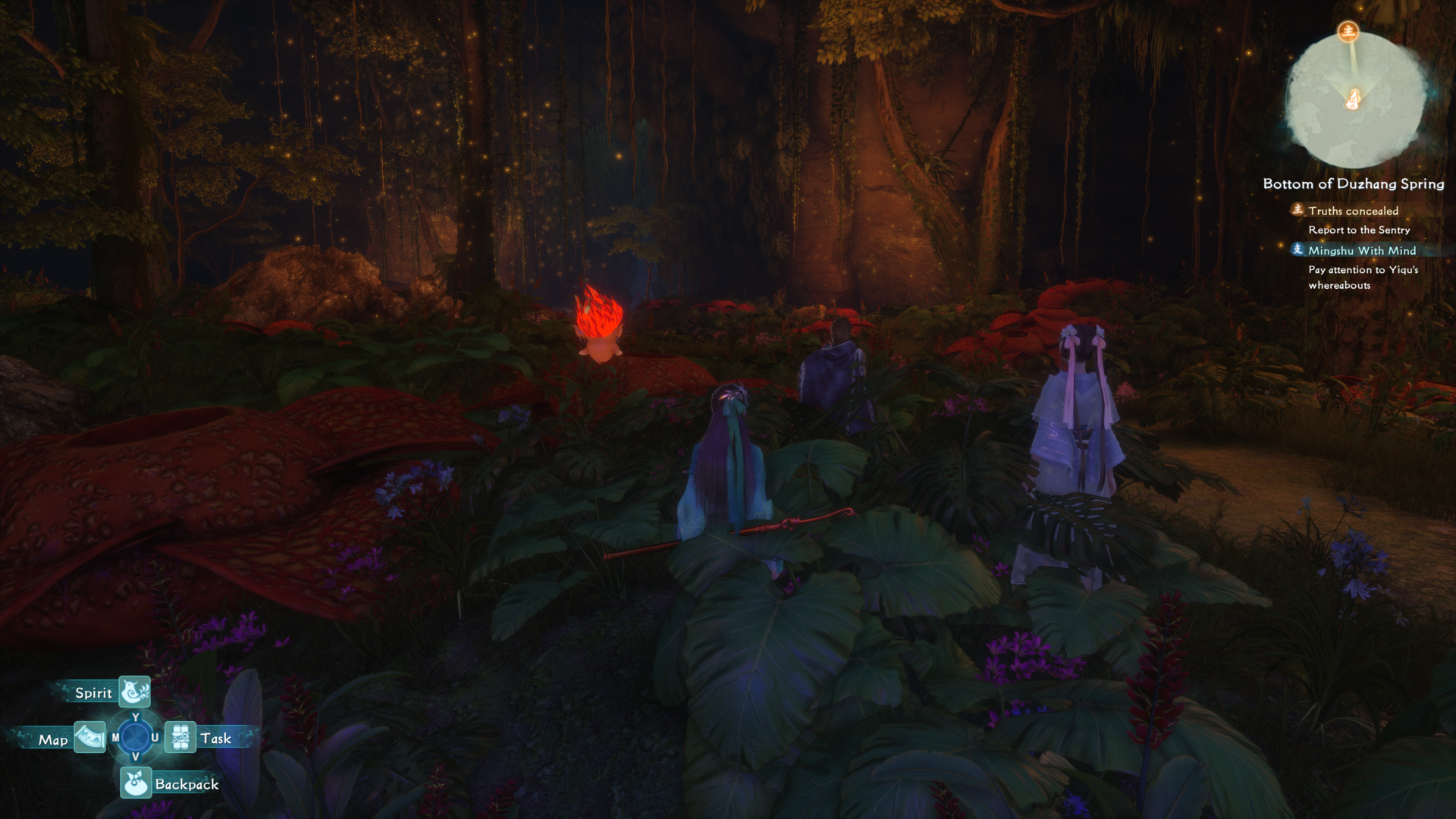This screenshot has width=1456, height=819.
Task: Select the Truths concealed main quest
Action: (1353, 211)
